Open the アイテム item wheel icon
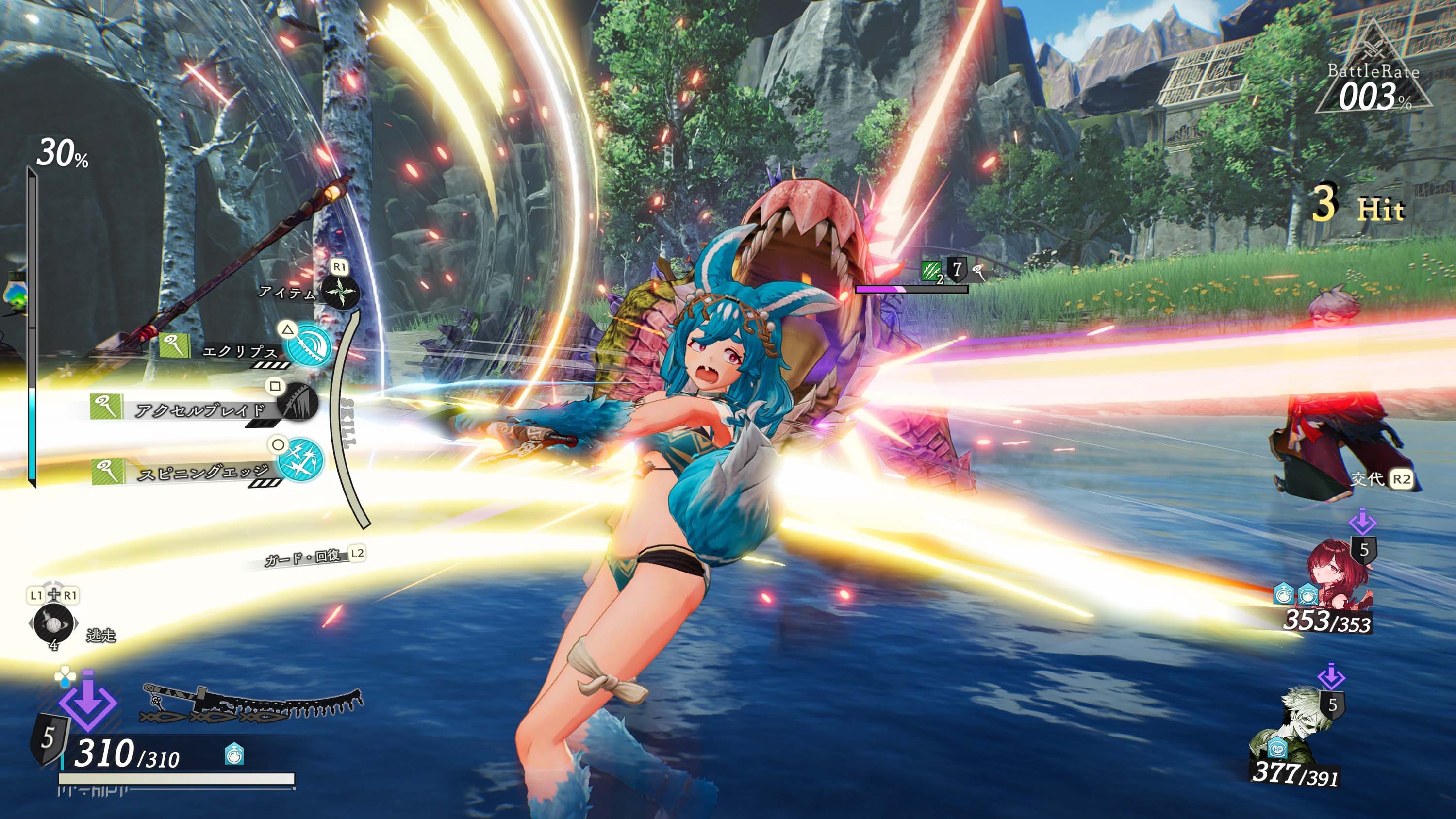The image size is (1456, 819). [340, 292]
